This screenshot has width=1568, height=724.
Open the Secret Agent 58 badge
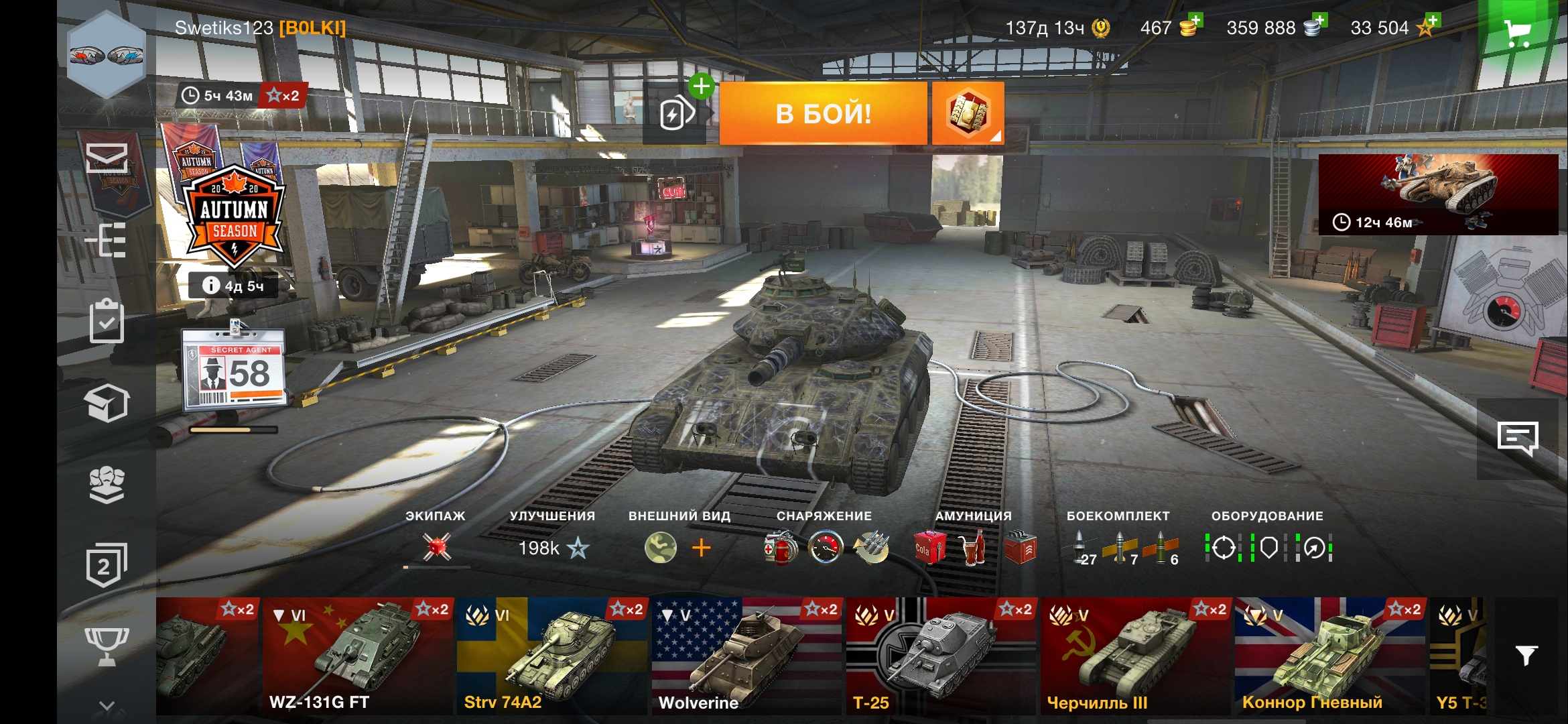tap(235, 369)
